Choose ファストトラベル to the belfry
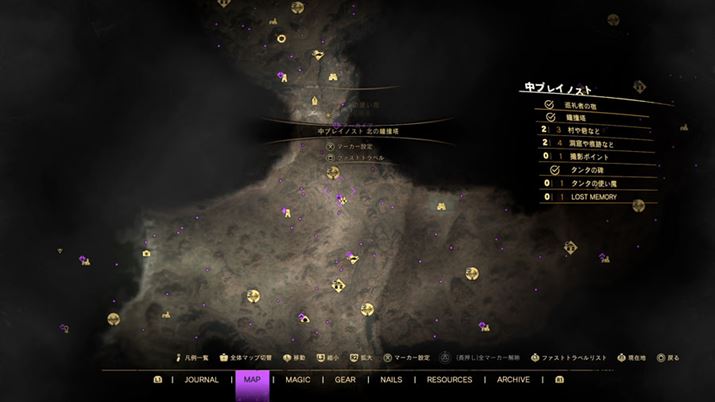Image resolution: width=715 pixels, height=402 pixels. (x=359, y=158)
